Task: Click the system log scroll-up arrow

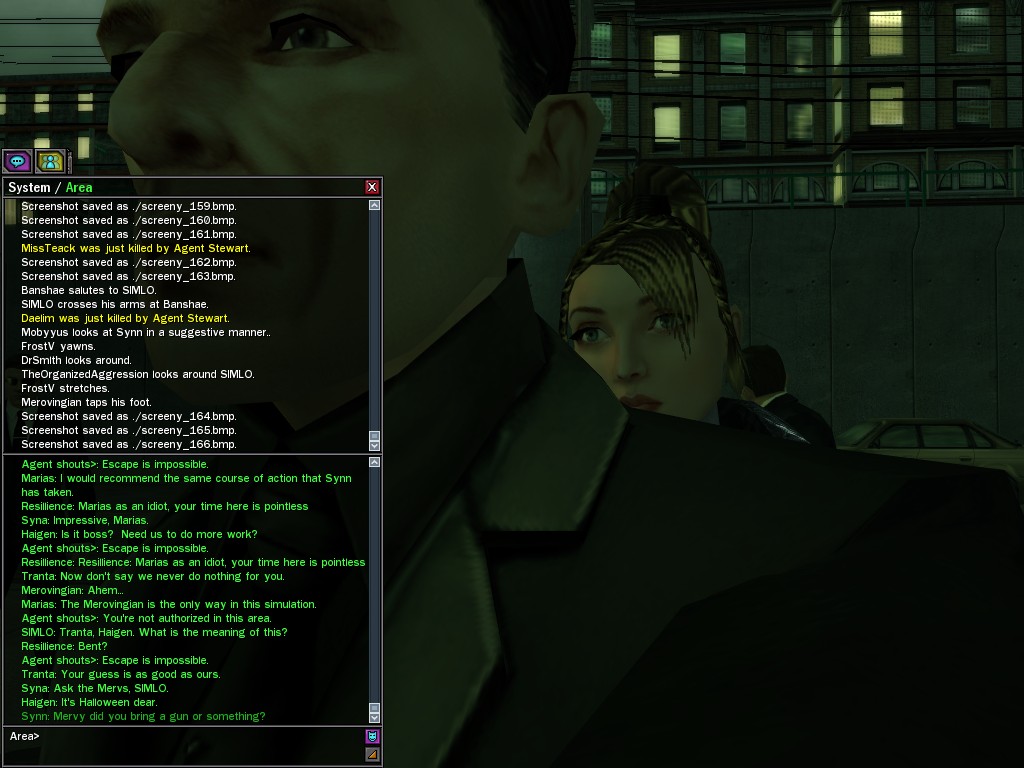Action: pyautogui.click(x=375, y=205)
